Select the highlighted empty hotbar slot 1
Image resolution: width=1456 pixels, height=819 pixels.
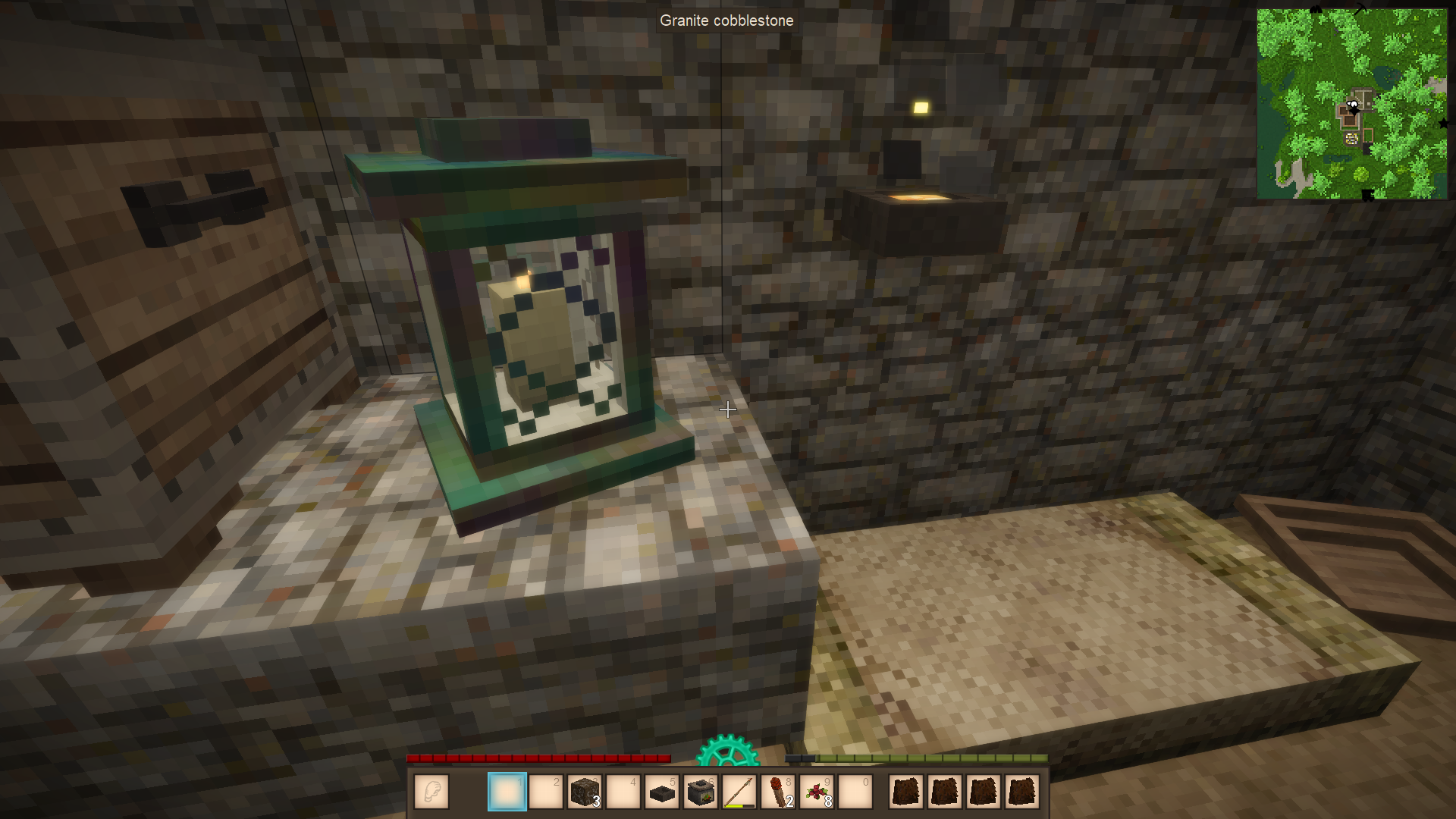click(x=507, y=792)
